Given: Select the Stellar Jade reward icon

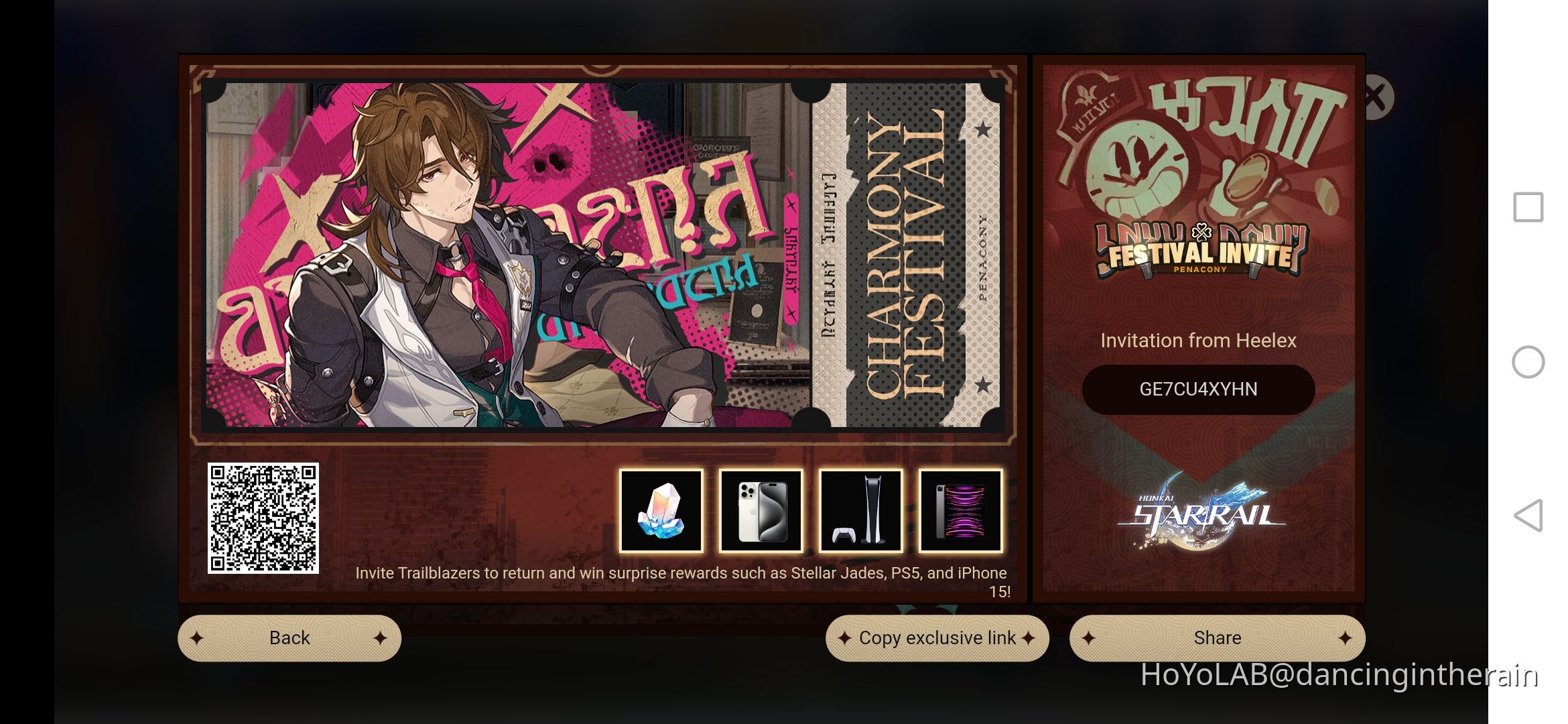Looking at the screenshot, I should tap(661, 511).
